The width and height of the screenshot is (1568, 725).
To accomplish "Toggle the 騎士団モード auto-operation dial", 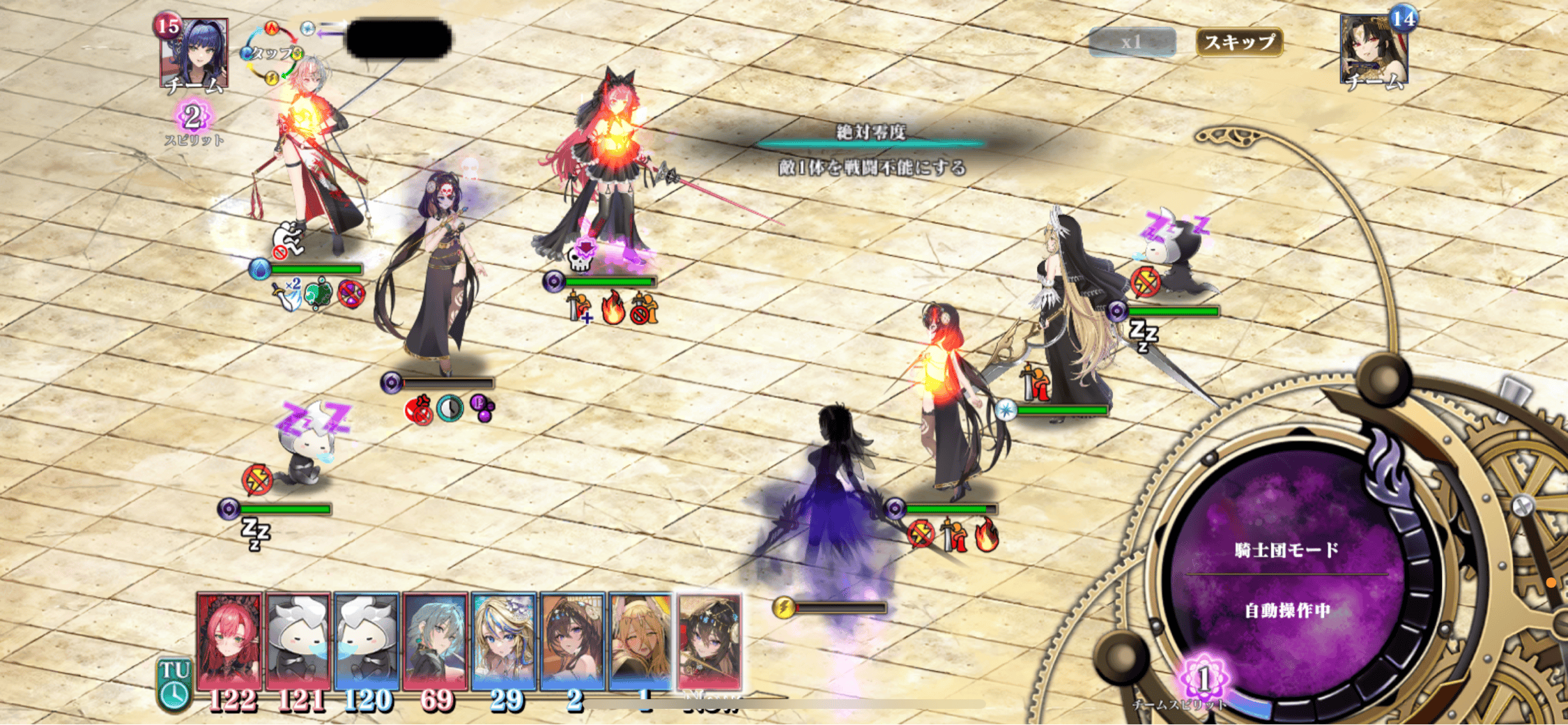I will [1286, 579].
